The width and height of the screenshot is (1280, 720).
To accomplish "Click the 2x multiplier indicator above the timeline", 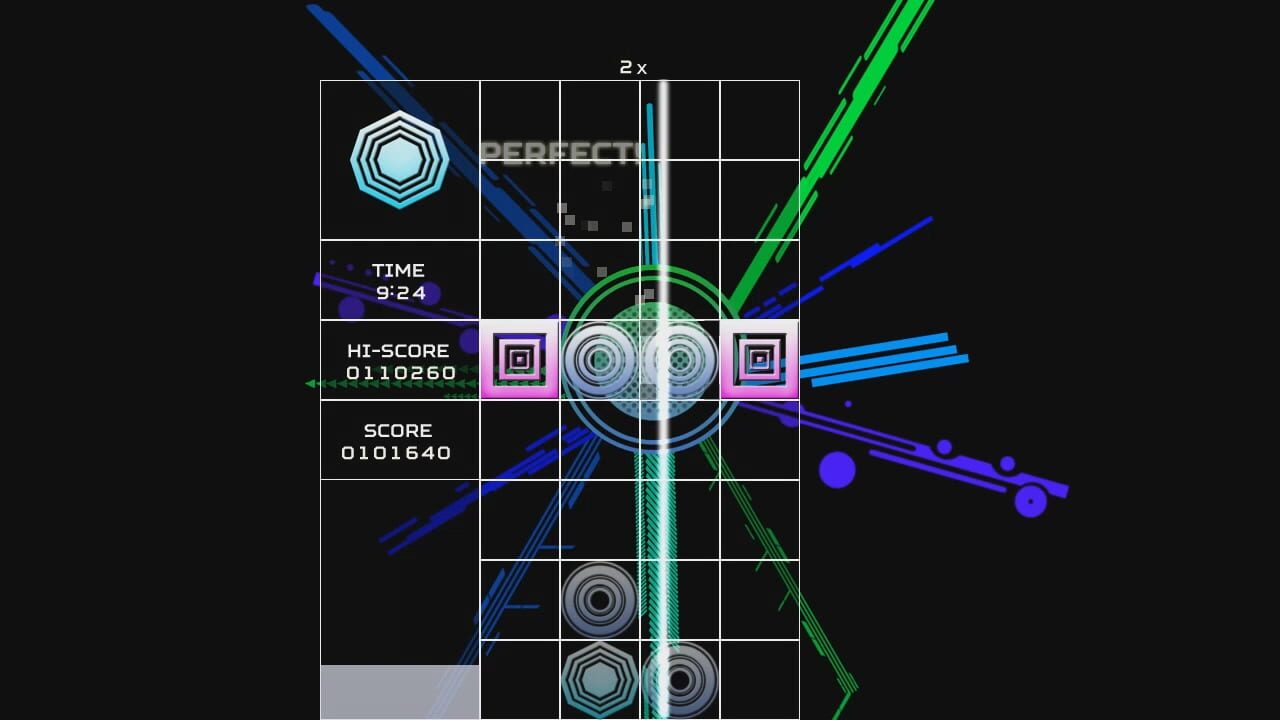I will point(633,68).
